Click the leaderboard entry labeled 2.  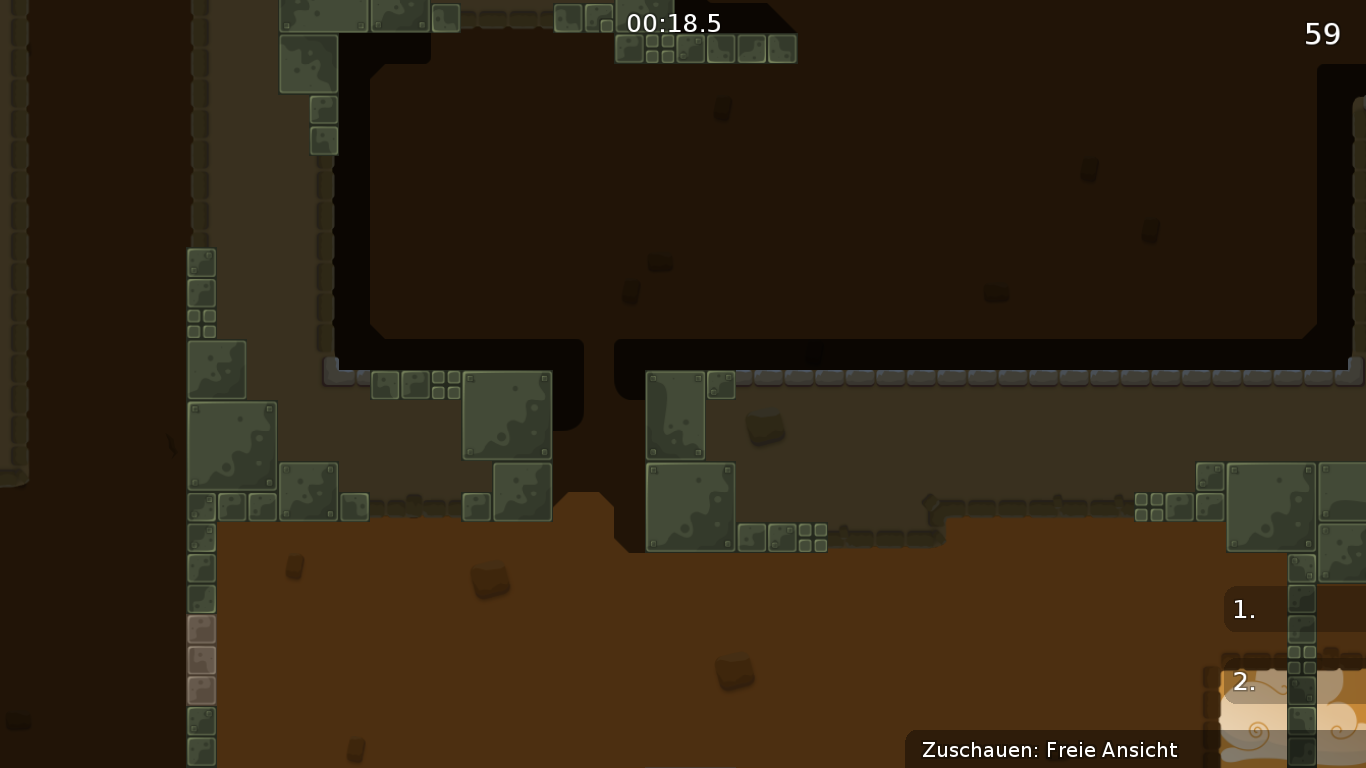[x=1243, y=683]
